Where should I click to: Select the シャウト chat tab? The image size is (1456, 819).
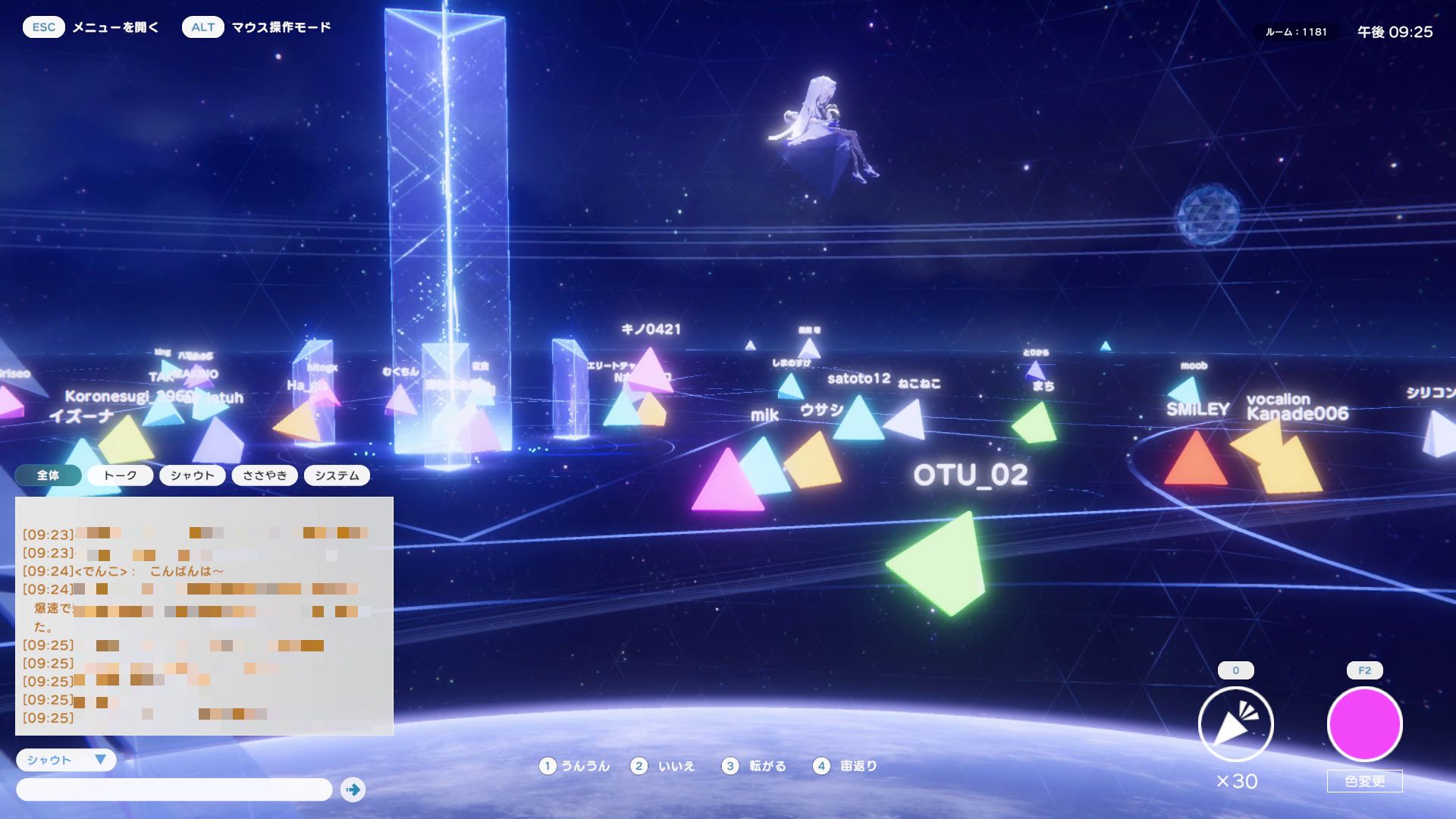tap(192, 475)
